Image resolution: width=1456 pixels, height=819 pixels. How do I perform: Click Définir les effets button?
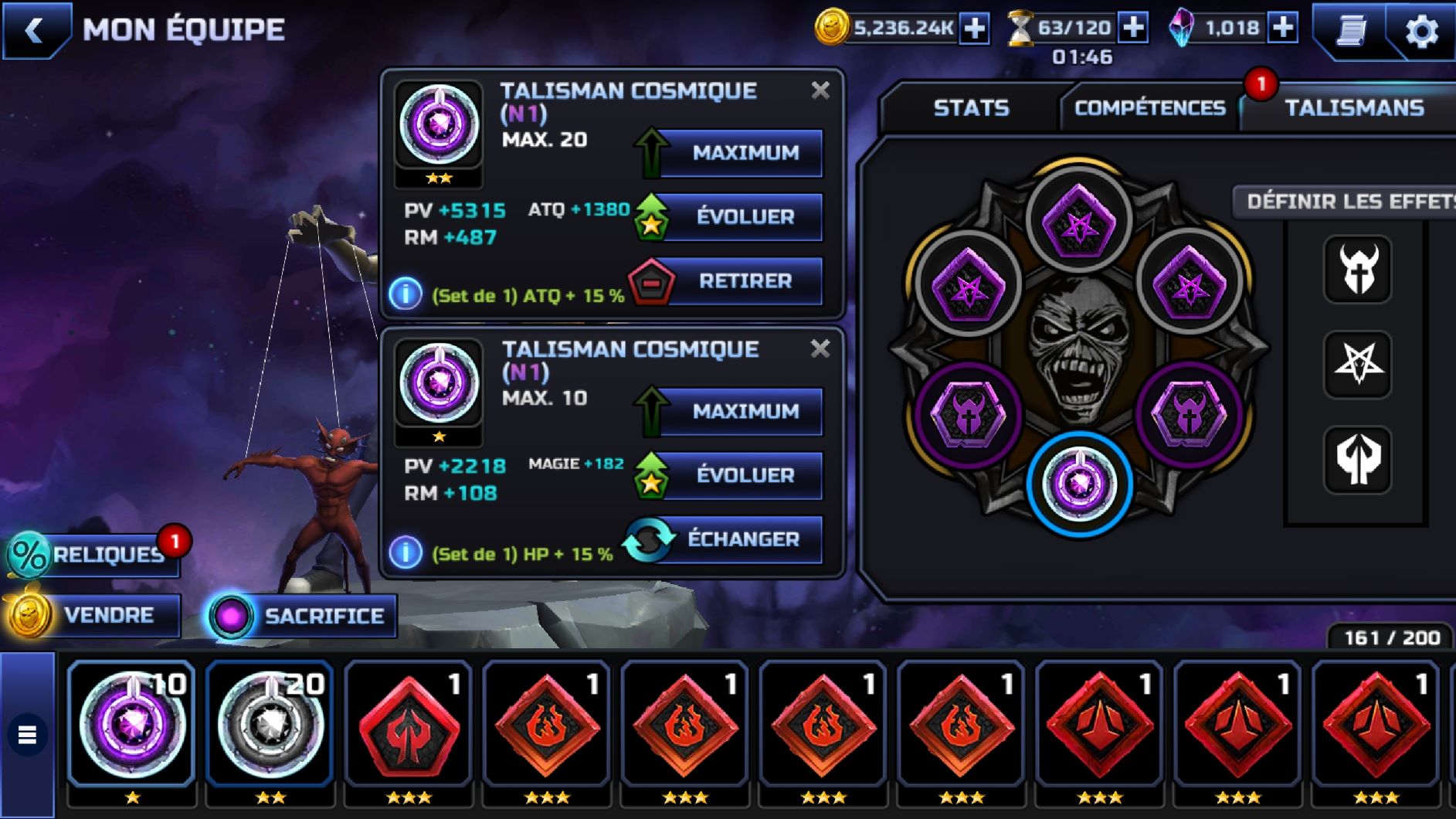click(x=1348, y=202)
